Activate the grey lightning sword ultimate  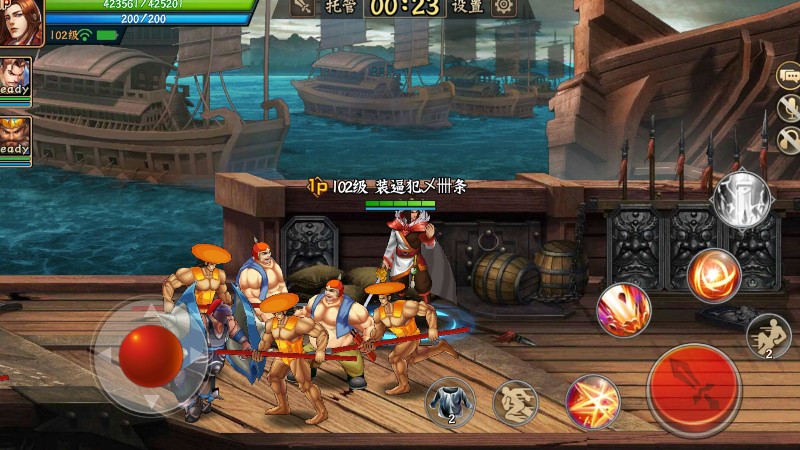pyautogui.click(x=740, y=200)
